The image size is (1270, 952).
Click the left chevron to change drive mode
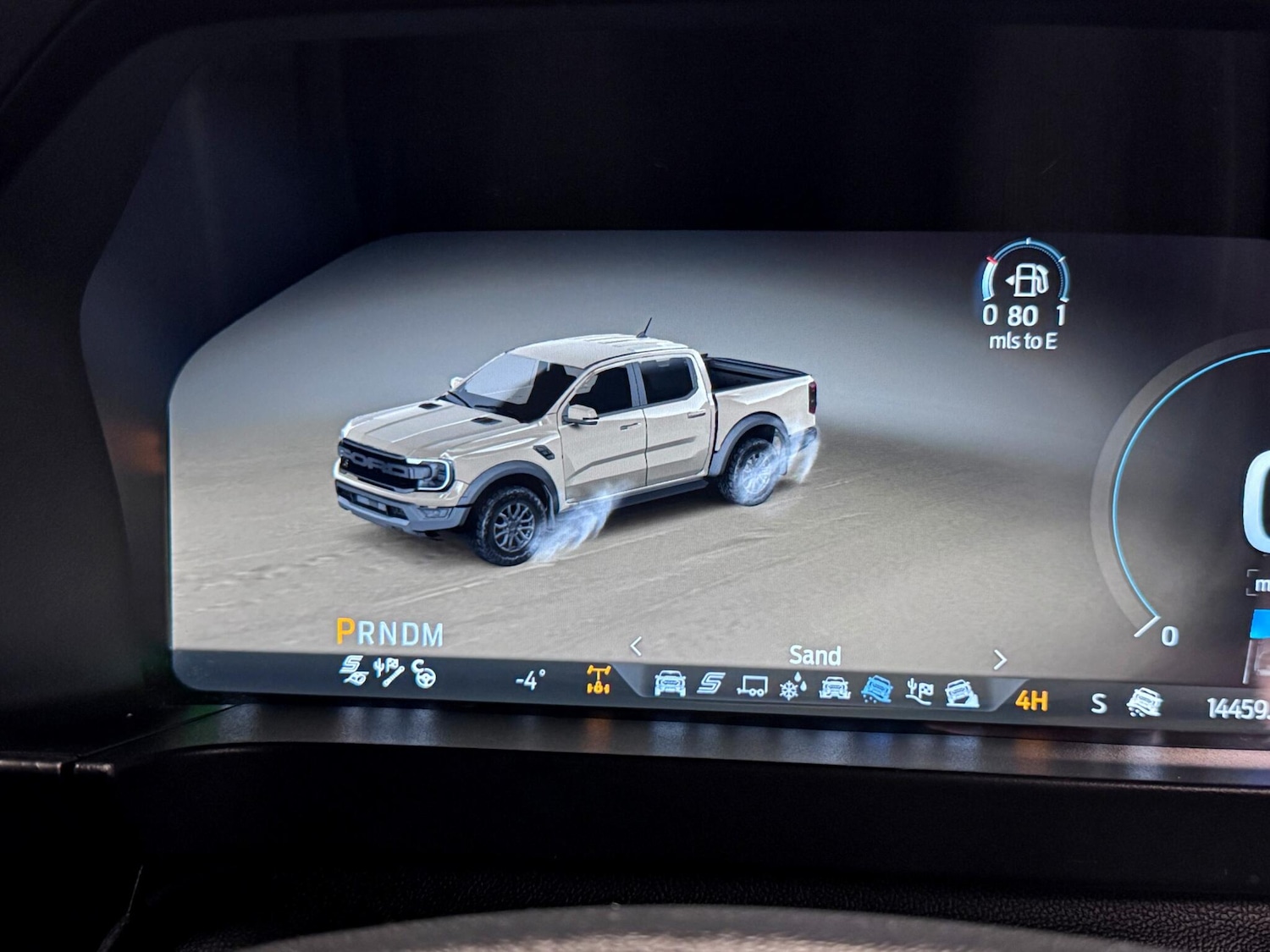click(x=635, y=645)
